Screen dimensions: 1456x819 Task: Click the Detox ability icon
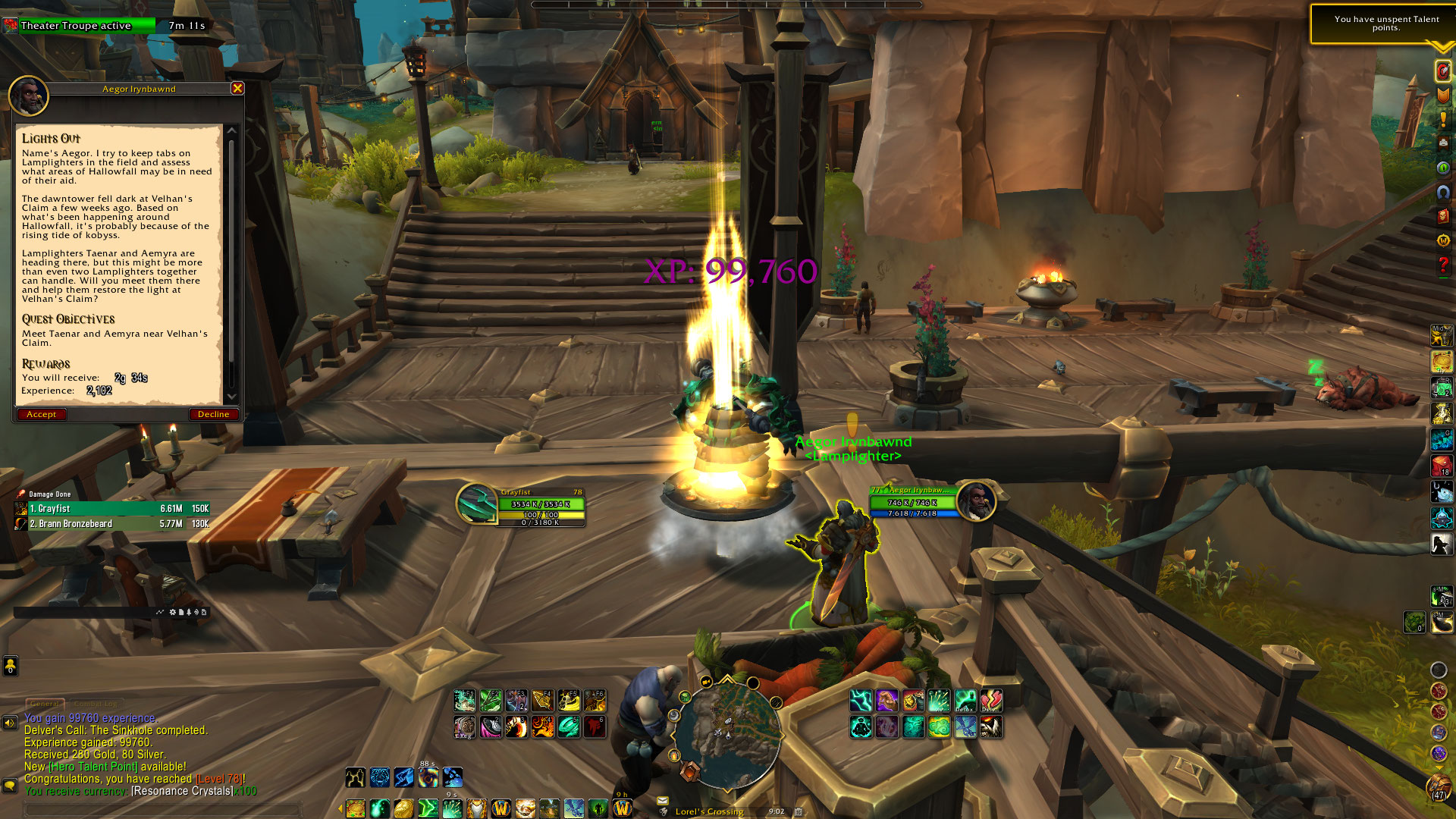tap(965, 701)
